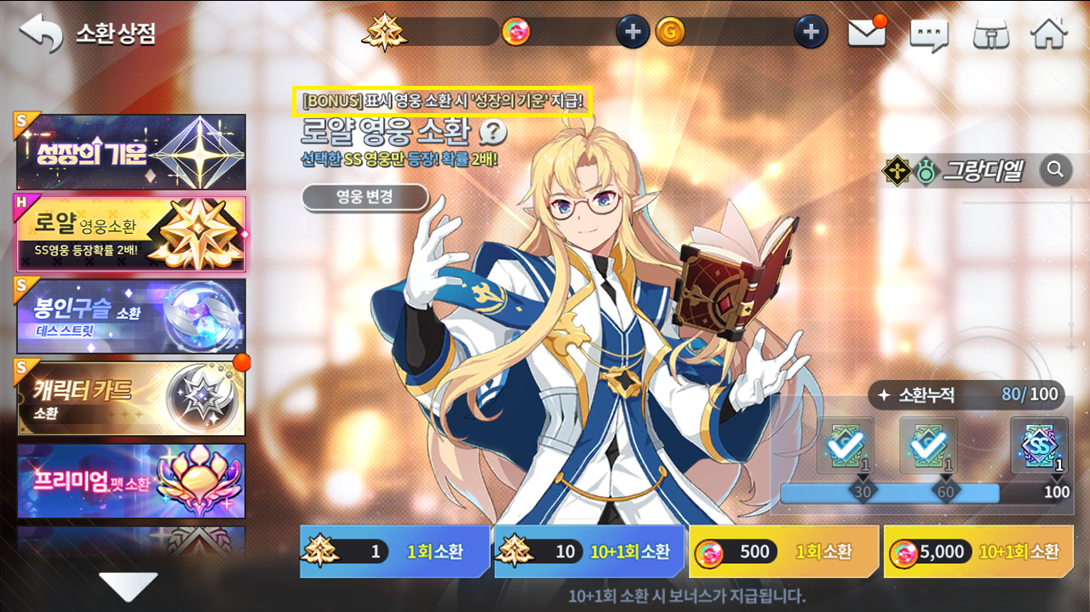Do 10+1 summon with ten tickets

point(590,552)
